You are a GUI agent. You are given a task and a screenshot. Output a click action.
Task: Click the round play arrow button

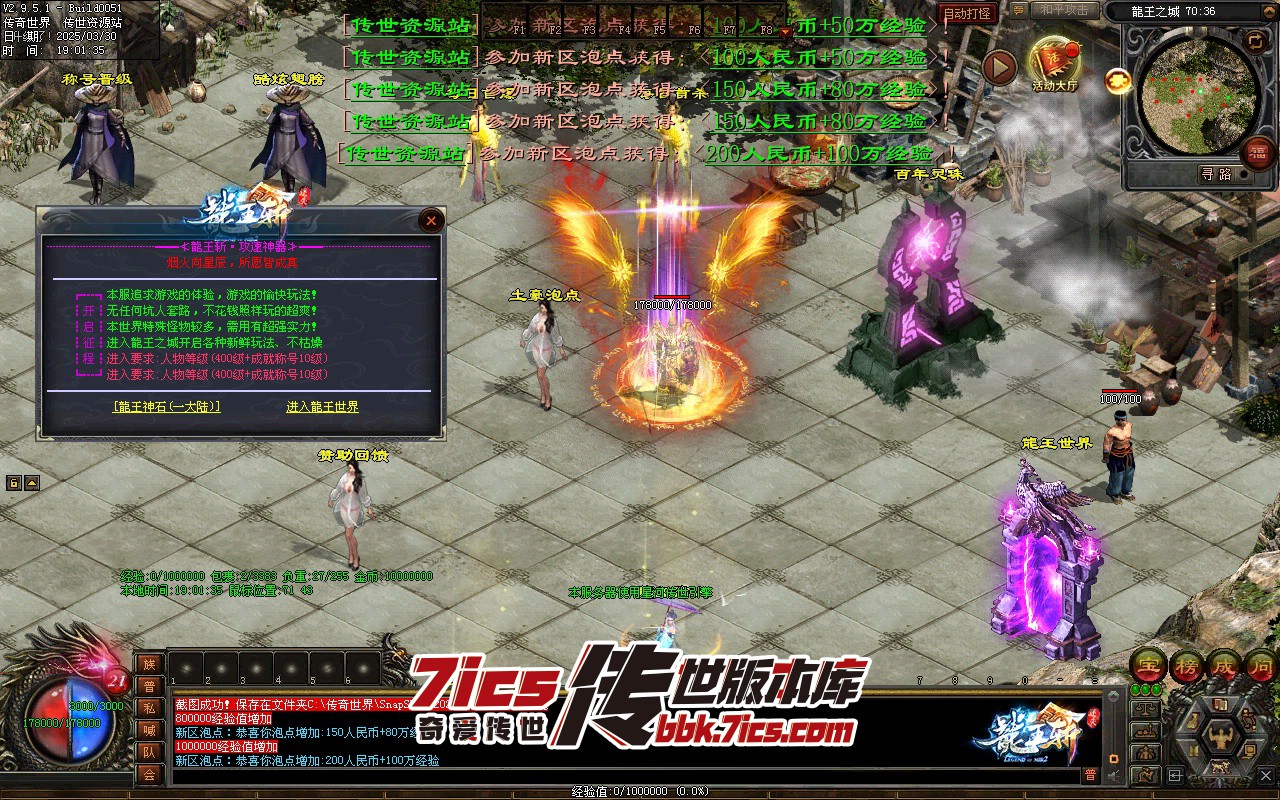[x=999, y=67]
